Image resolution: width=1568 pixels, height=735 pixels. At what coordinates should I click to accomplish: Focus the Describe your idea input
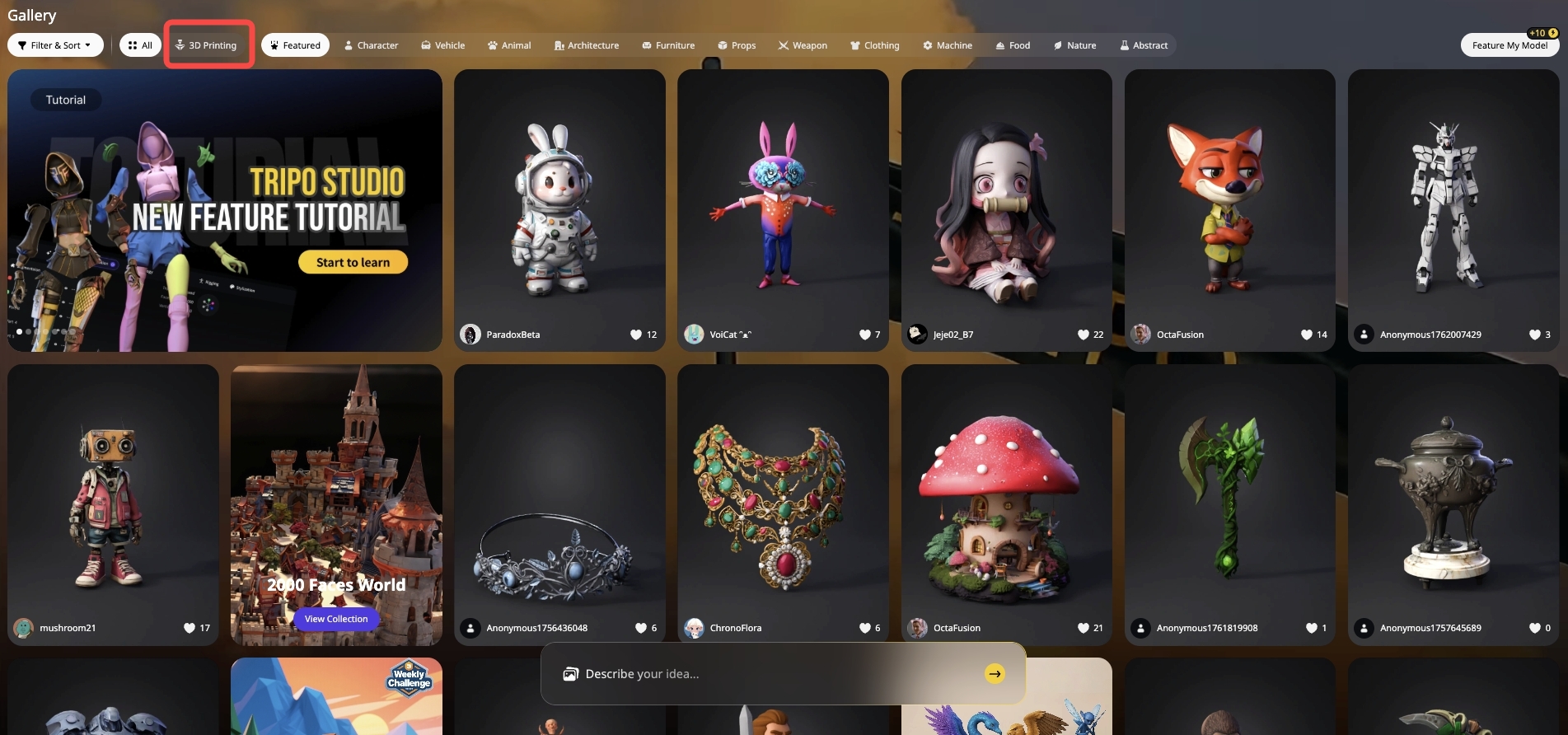(x=766, y=674)
